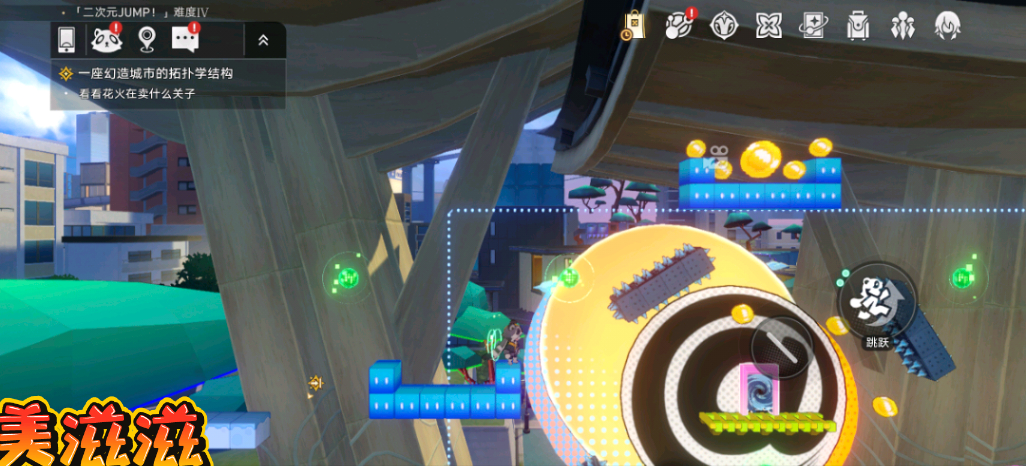Open the round emblem icon beside the planet
Image resolution: width=1026 pixels, height=466 pixels.
[x=724, y=25]
